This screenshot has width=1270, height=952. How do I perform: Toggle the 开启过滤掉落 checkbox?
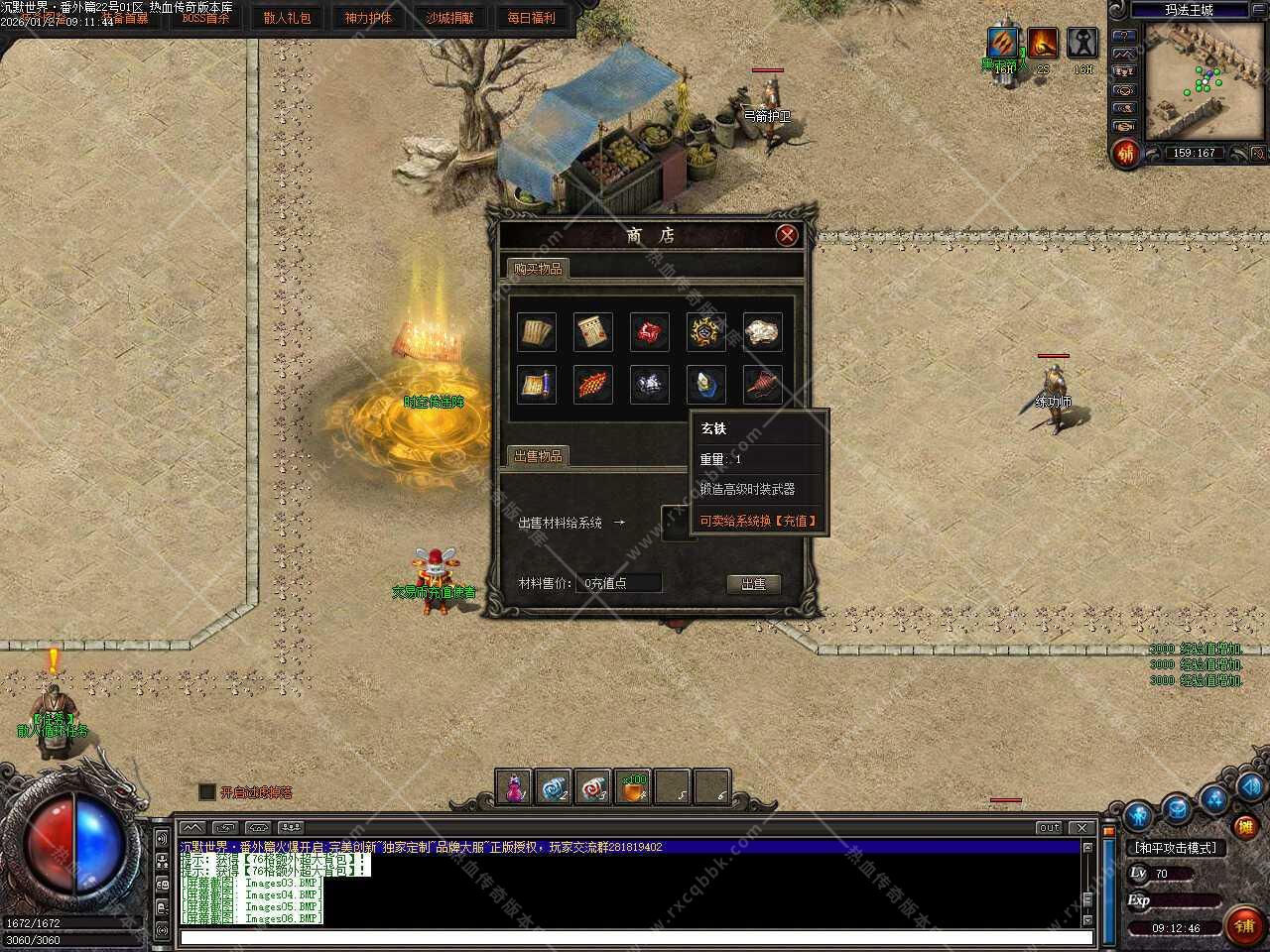(206, 791)
